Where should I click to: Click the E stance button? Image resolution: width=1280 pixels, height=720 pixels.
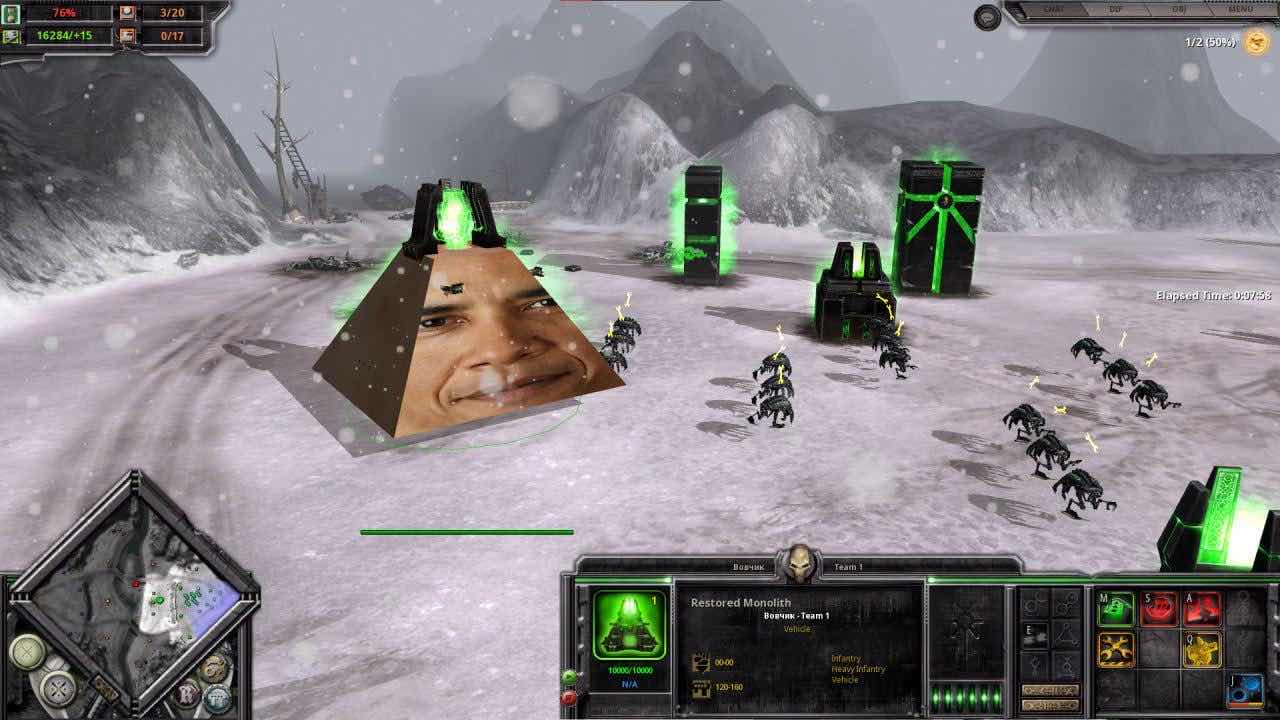point(1035,634)
